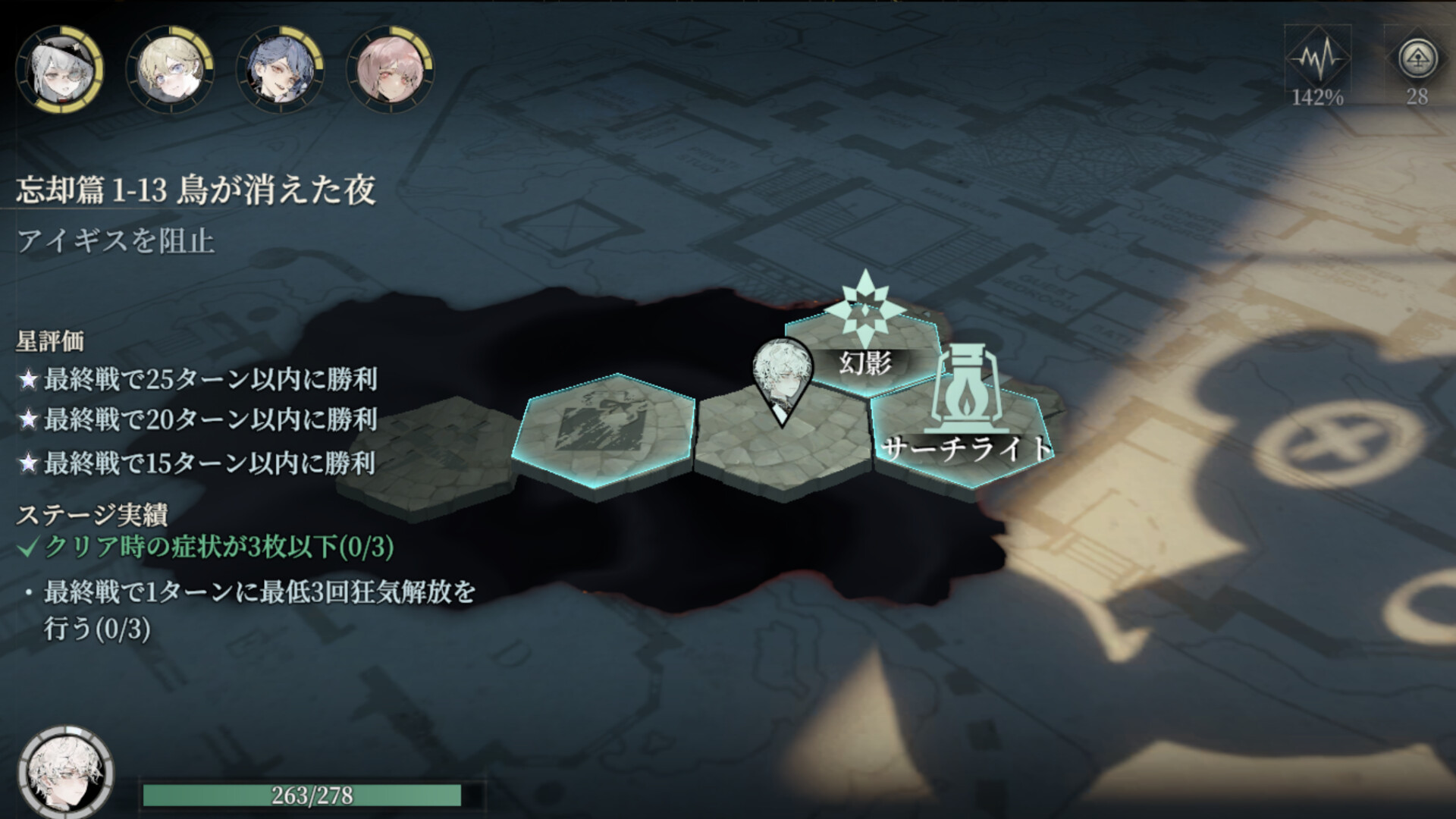Image resolution: width=1456 pixels, height=819 pixels.
Task: Click the star beside 最終戦で25ターン以内に勝利
Action: point(29,378)
